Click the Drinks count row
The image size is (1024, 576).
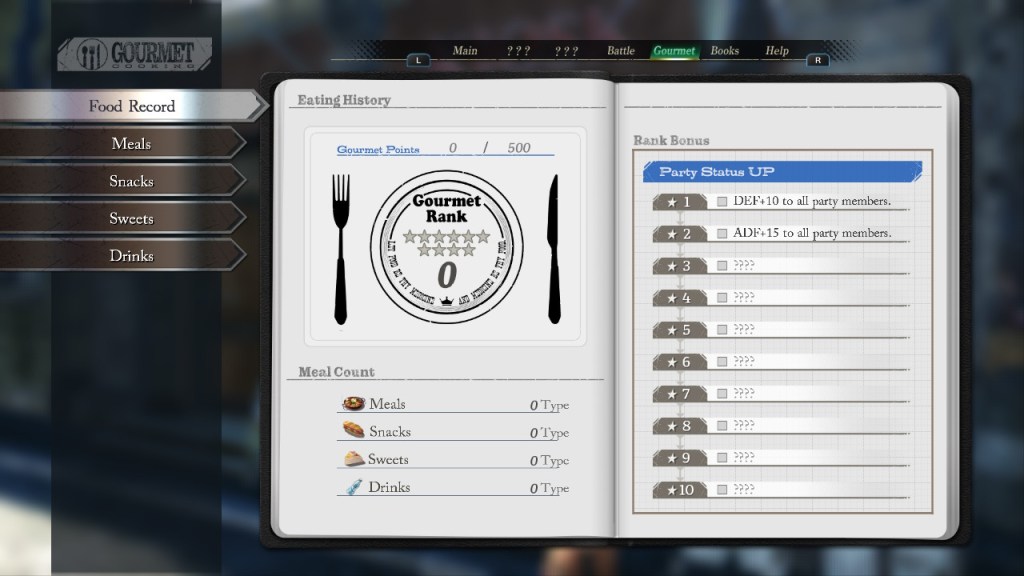click(455, 488)
